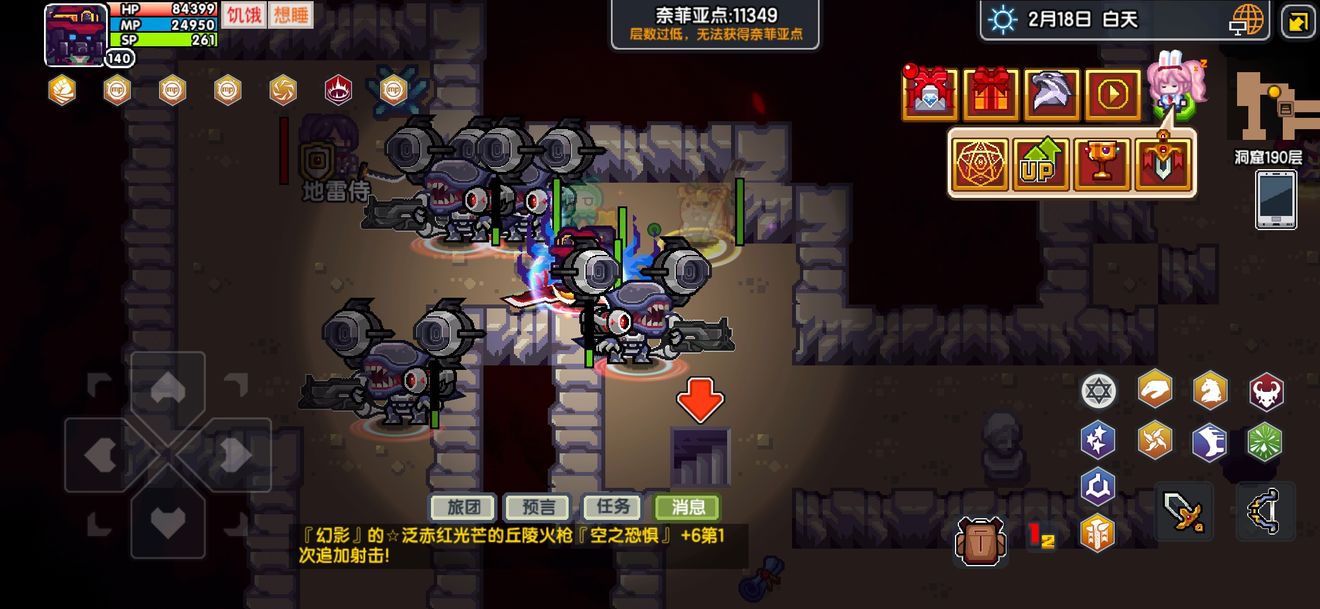Switch to the 预言 tab

click(x=536, y=507)
